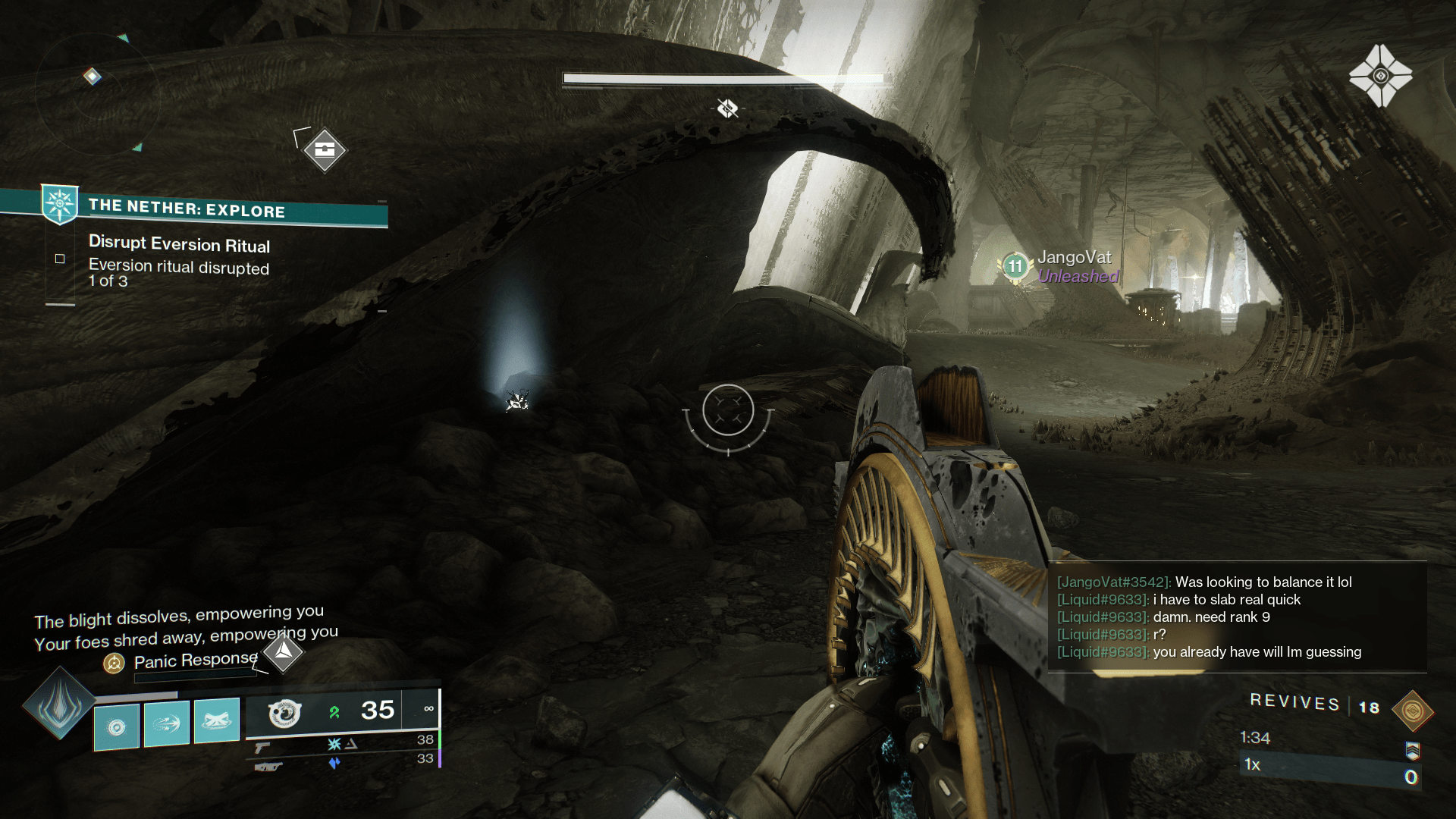The height and width of the screenshot is (819, 1456).
Task: Toggle the empty objective checkbox beside Disrupt Eversion Ritual
Action: coord(60,258)
